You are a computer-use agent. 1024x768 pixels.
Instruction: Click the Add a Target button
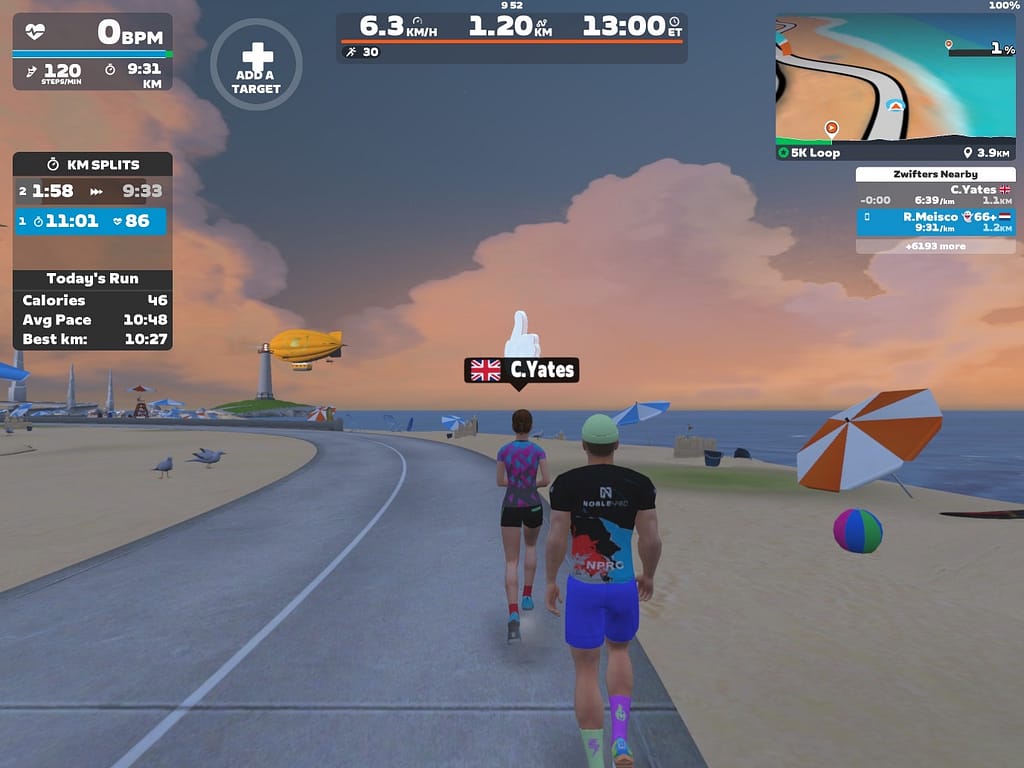tap(256, 64)
